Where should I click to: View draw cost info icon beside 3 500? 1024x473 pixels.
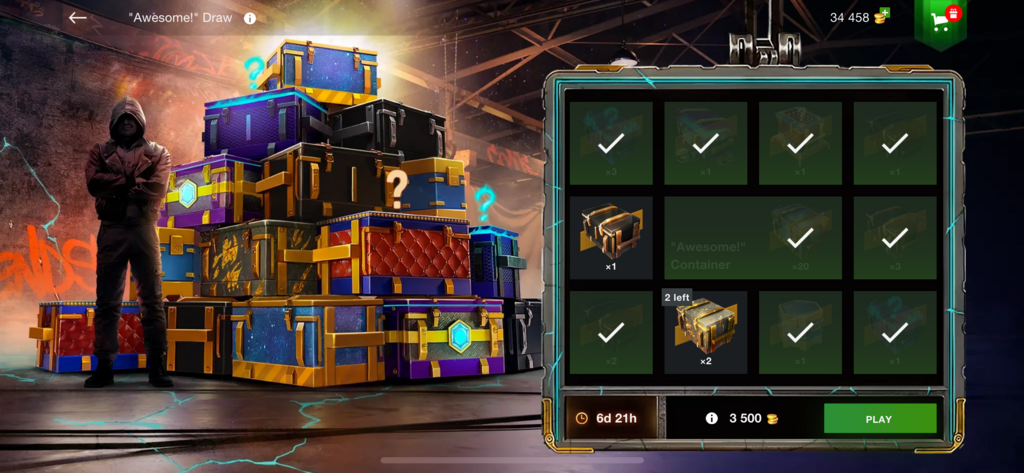712,419
